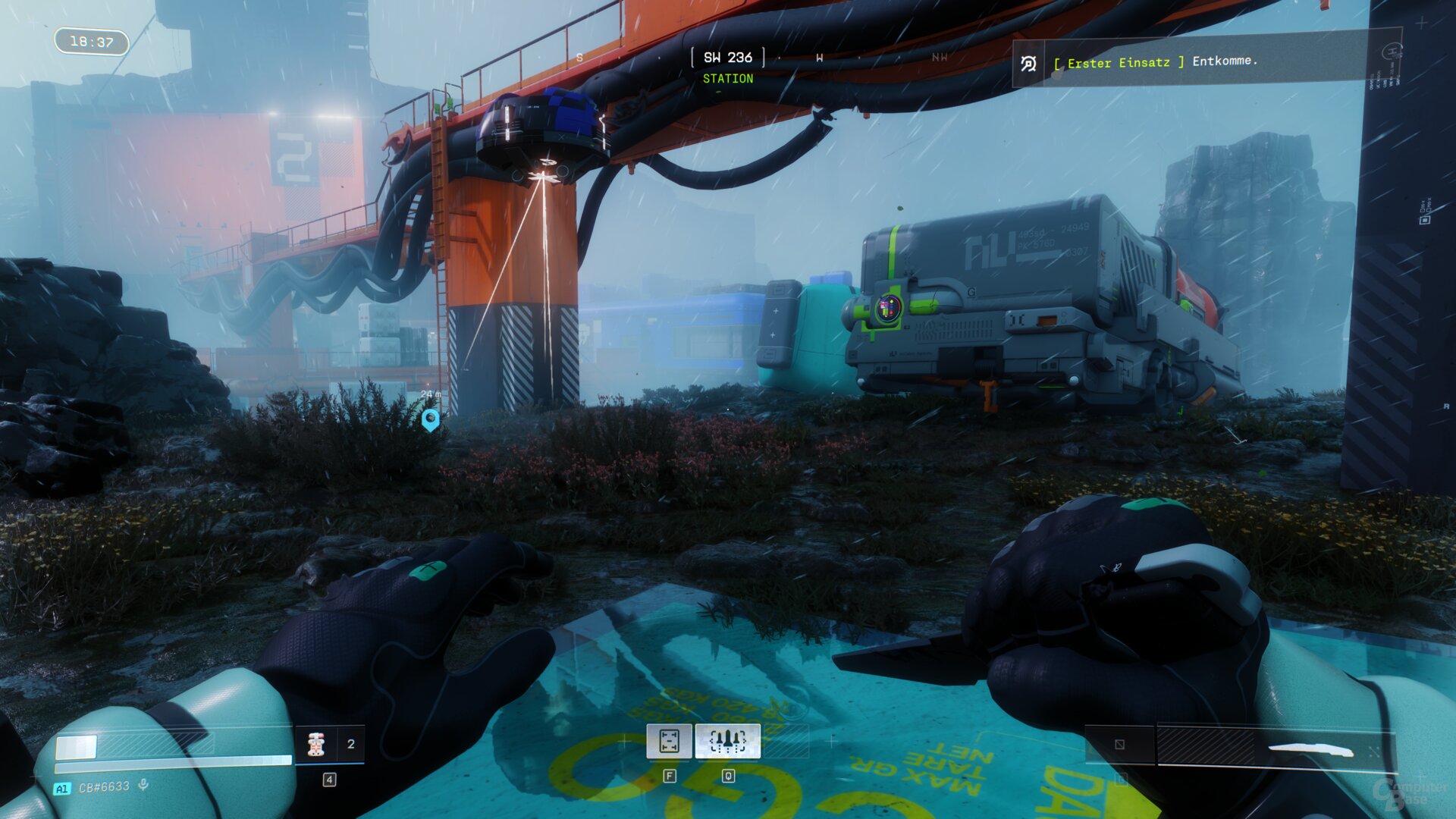The height and width of the screenshot is (819, 1456).
Task: Toggle the microphone icon next to CB#6633
Action: point(143,786)
